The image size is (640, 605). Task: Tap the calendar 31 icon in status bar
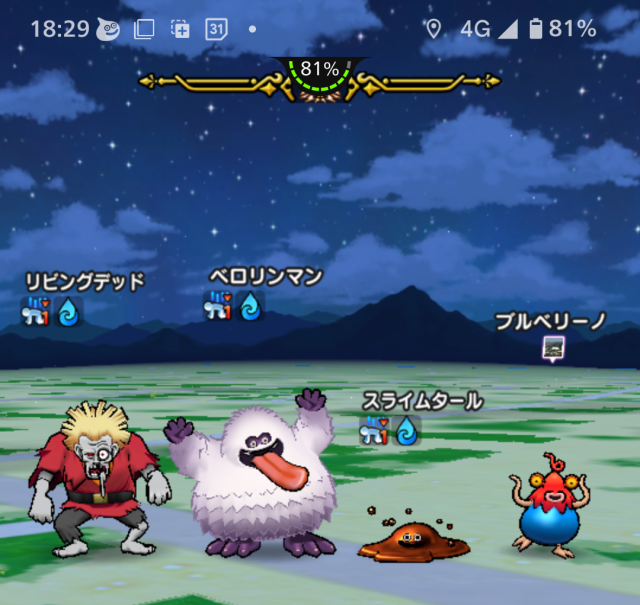pos(216,29)
